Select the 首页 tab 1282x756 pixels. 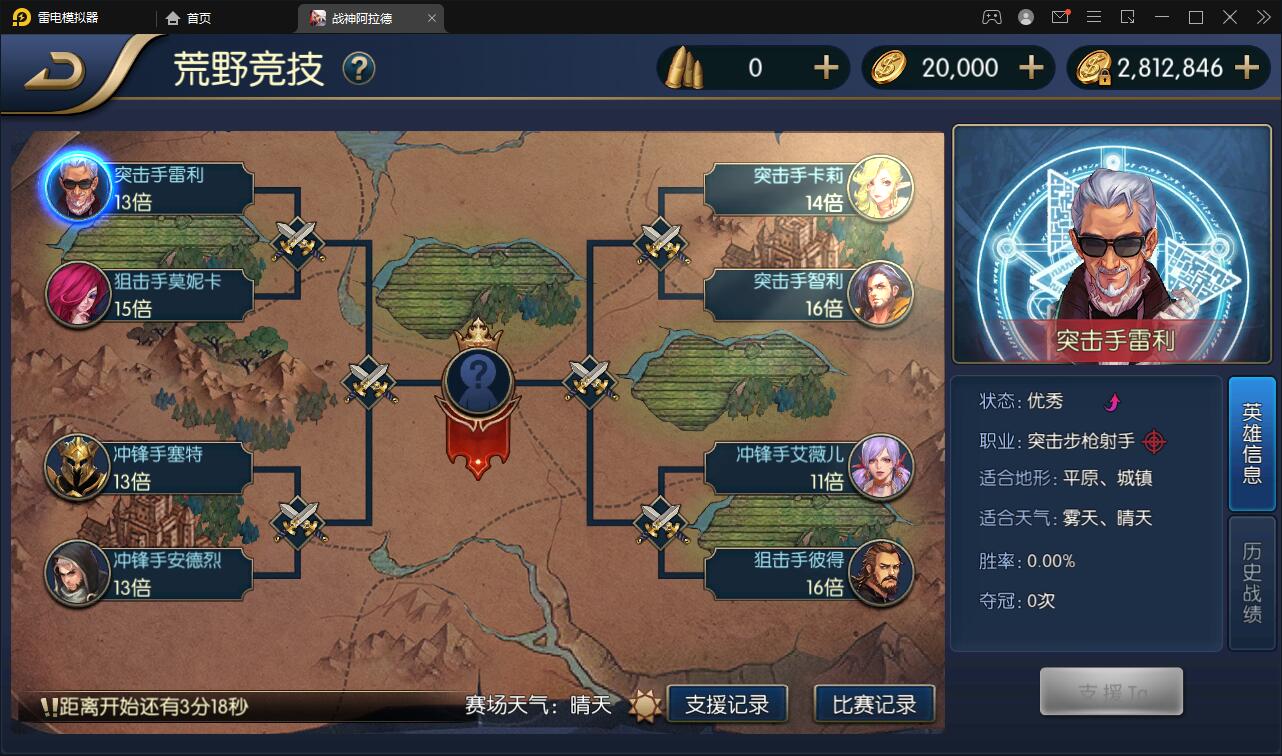point(189,17)
